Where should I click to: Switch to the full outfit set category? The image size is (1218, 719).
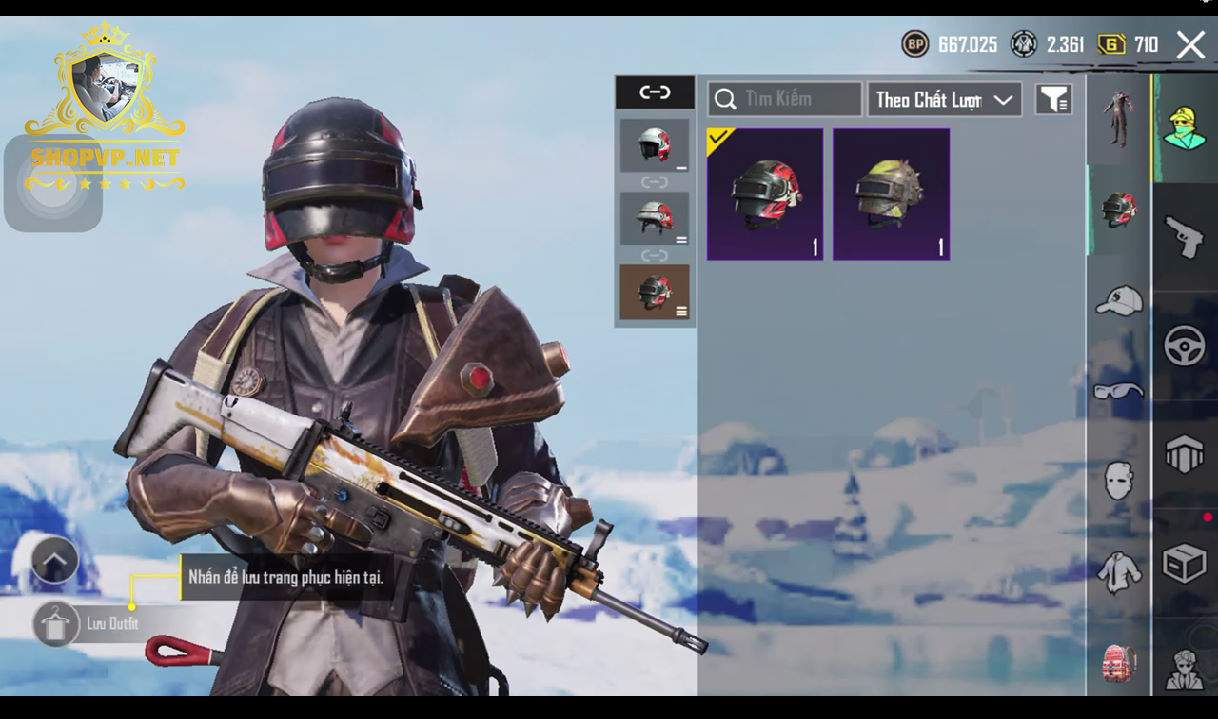pos(1118,118)
